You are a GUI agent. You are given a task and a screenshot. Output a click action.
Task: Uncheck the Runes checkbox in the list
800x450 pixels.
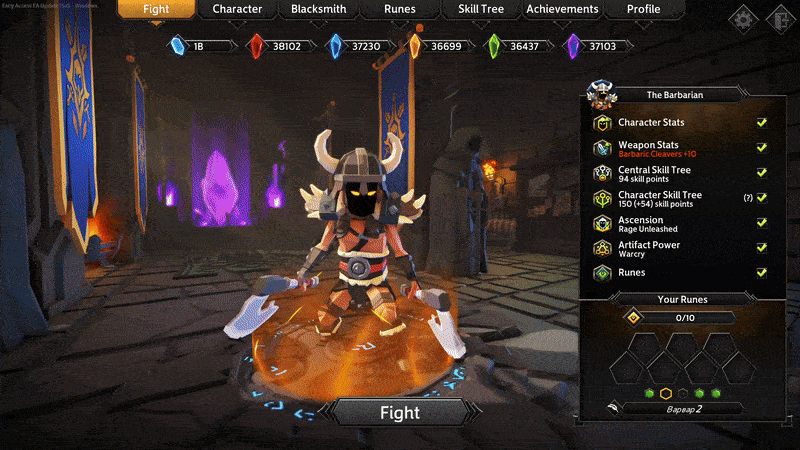(x=762, y=272)
